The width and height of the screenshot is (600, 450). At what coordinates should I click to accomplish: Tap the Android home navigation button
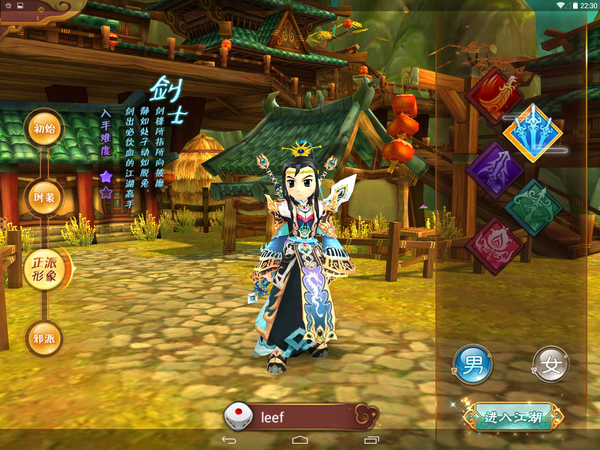pyautogui.click(x=300, y=440)
